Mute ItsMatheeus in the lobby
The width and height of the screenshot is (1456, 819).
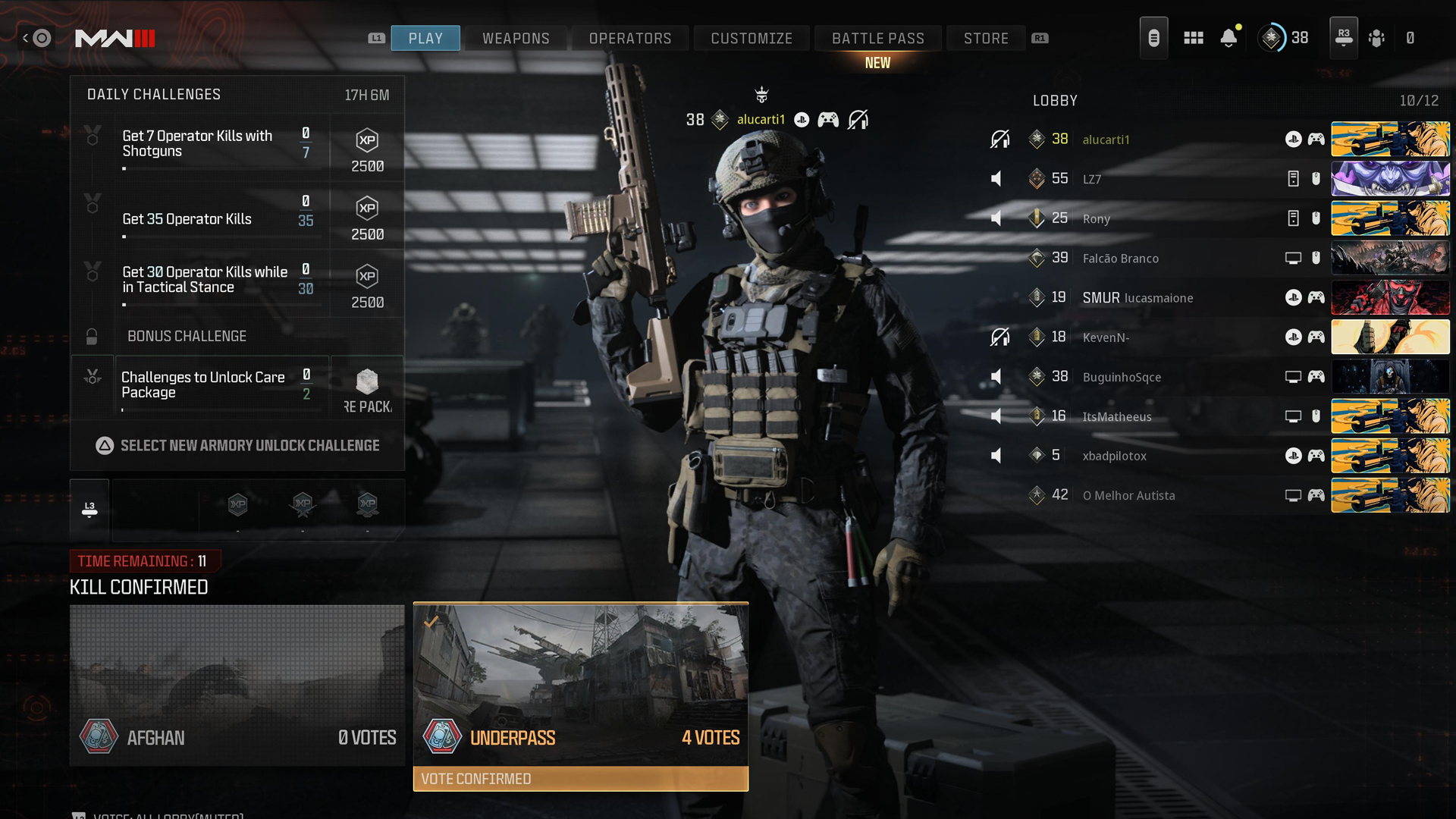pos(998,416)
